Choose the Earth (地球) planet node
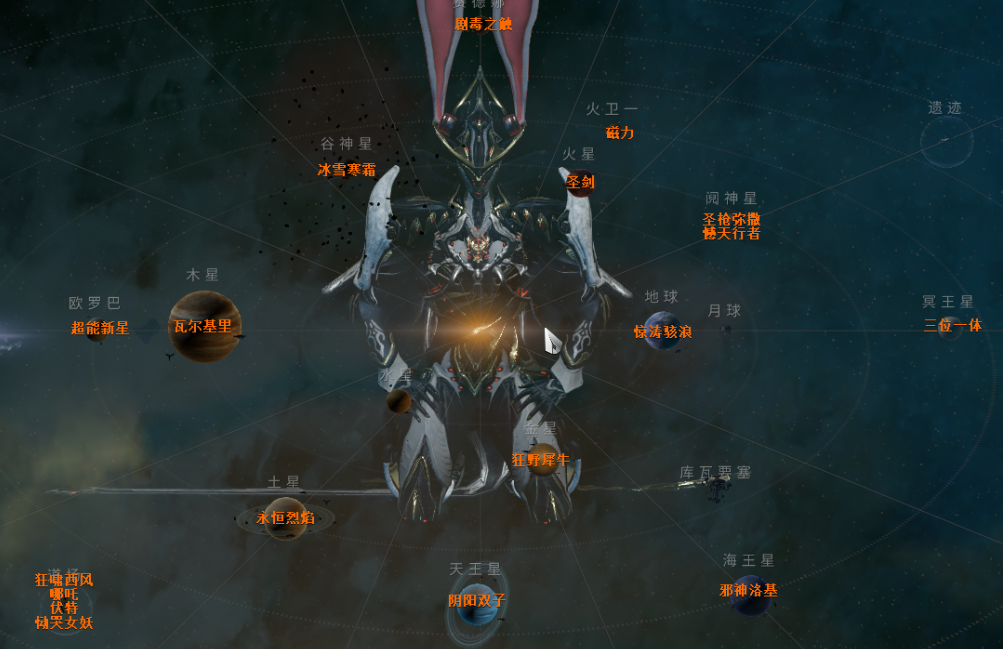Image resolution: width=1003 pixels, height=649 pixels. coord(662,331)
